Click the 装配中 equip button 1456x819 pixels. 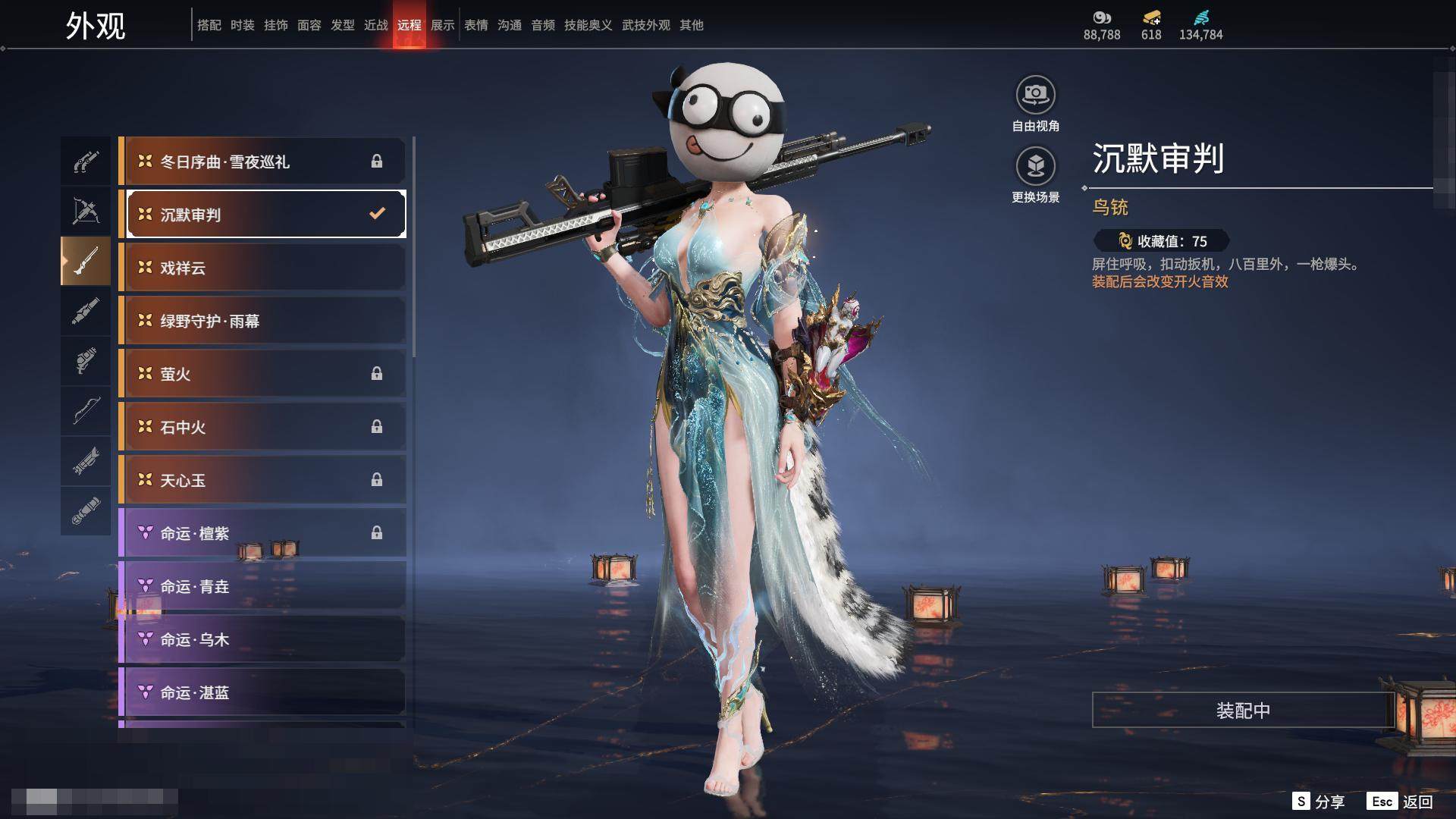coord(1242,710)
